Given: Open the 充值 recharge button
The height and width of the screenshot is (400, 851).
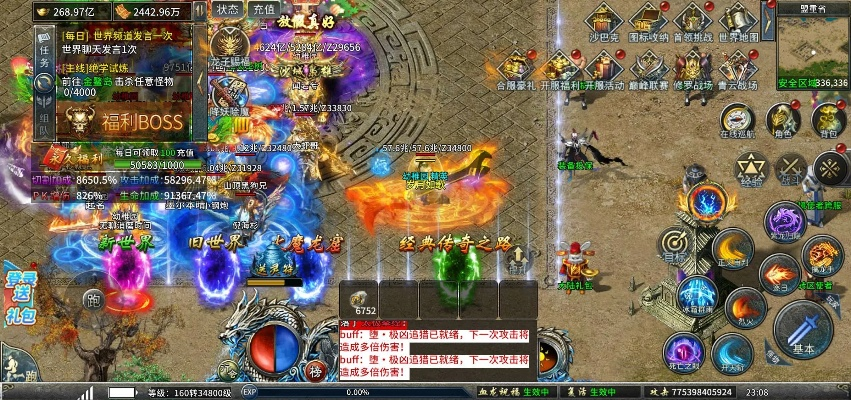Looking at the screenshot, I should (x=263, y=9).
